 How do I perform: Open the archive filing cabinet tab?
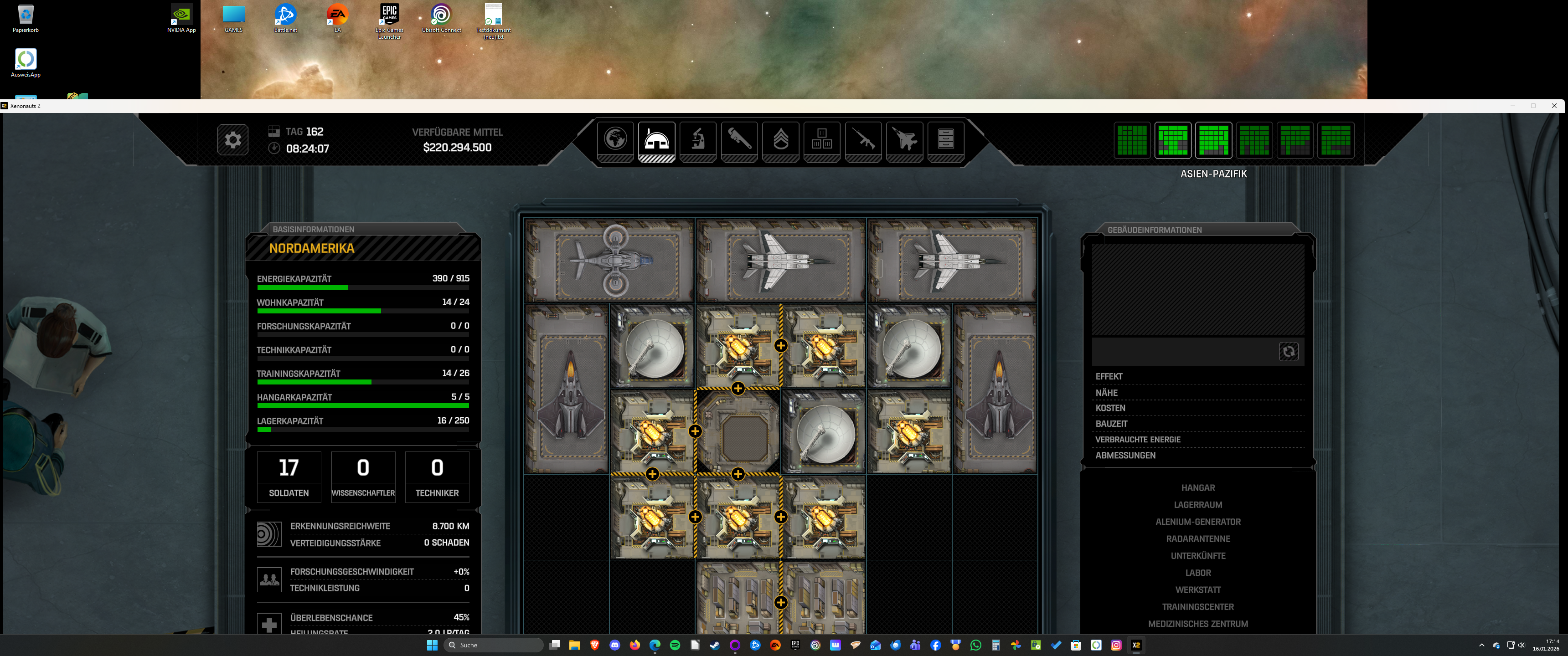coord(945,139)
